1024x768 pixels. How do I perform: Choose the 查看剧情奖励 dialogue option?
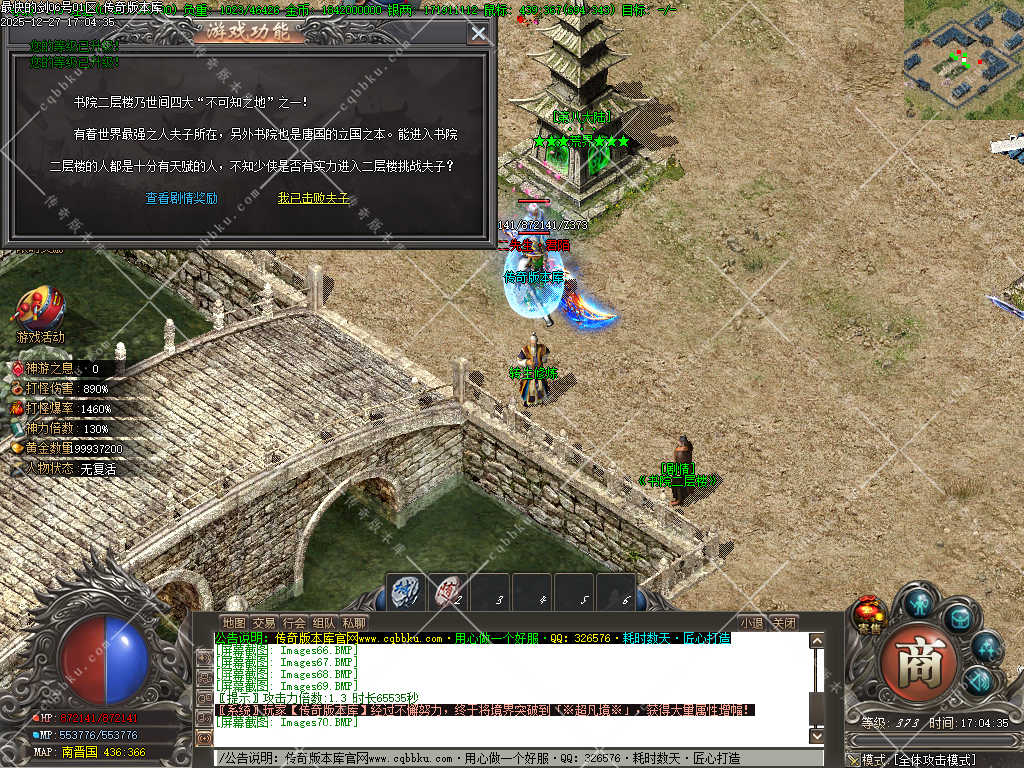pos(181,198)
